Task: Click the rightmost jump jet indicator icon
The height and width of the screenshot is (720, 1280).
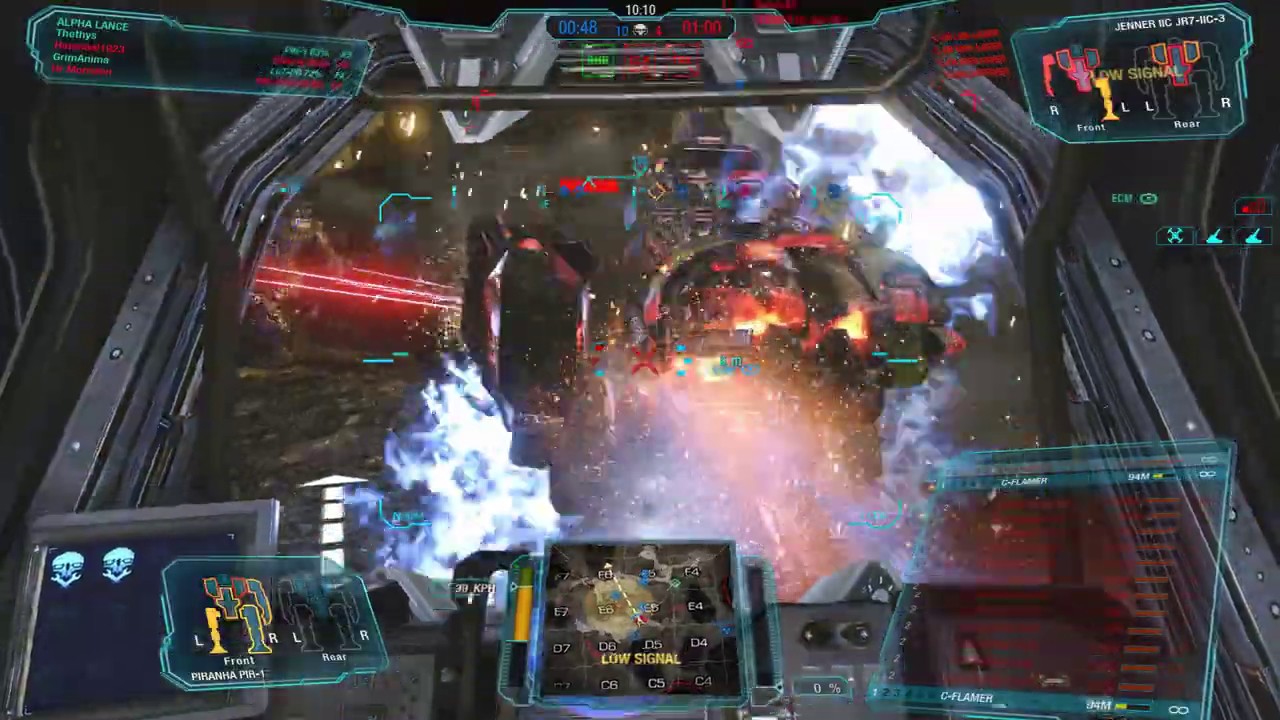Action: (1253, 237)
